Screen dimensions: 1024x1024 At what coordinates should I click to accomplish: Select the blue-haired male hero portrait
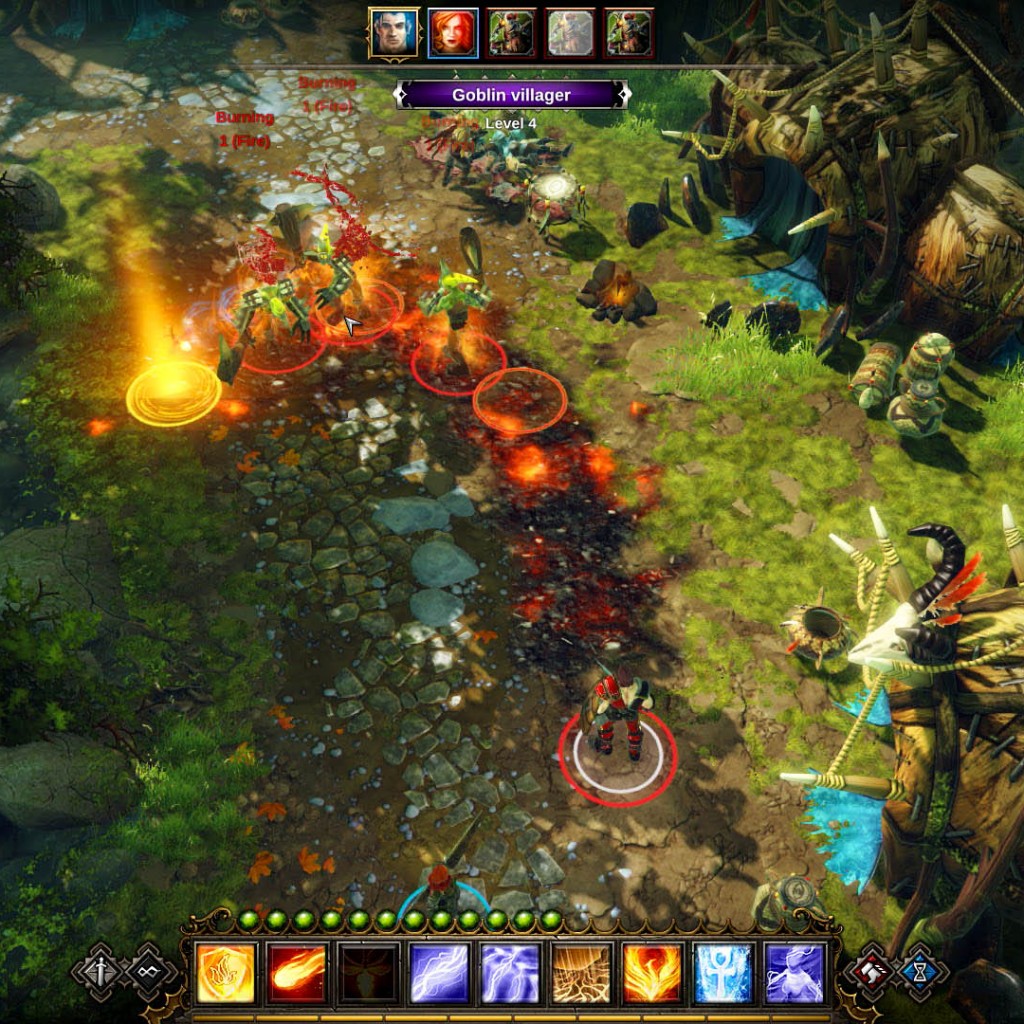point(393,33)
